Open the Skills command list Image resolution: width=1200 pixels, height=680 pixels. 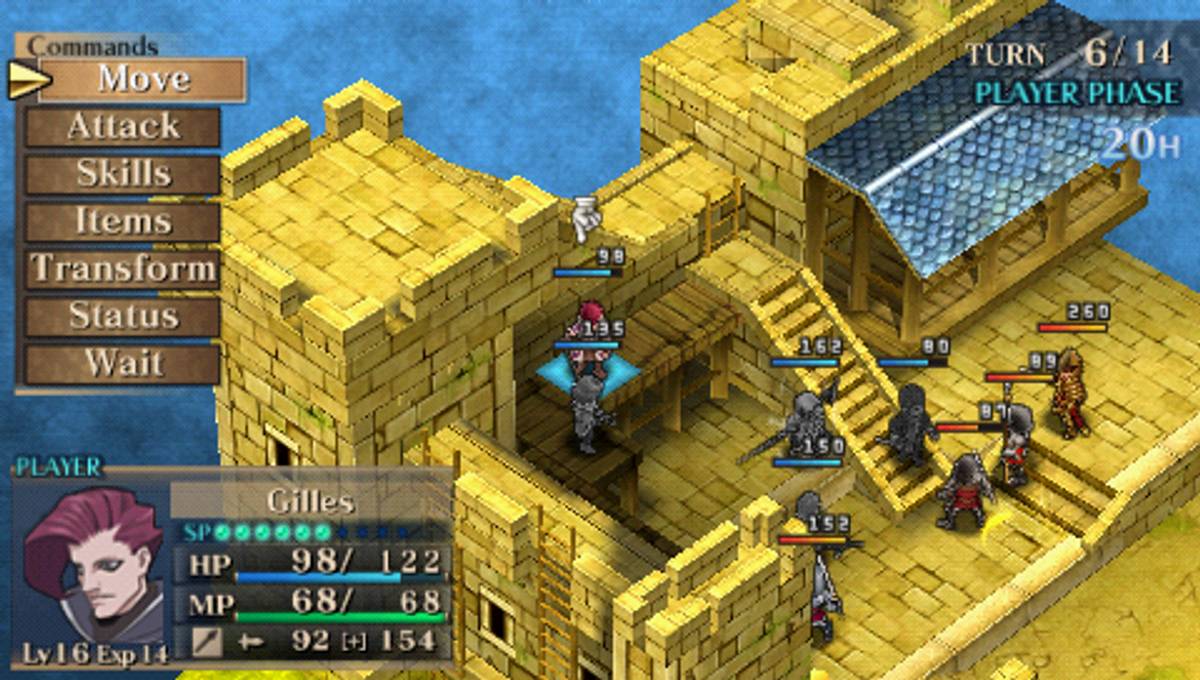pos(123,174)
